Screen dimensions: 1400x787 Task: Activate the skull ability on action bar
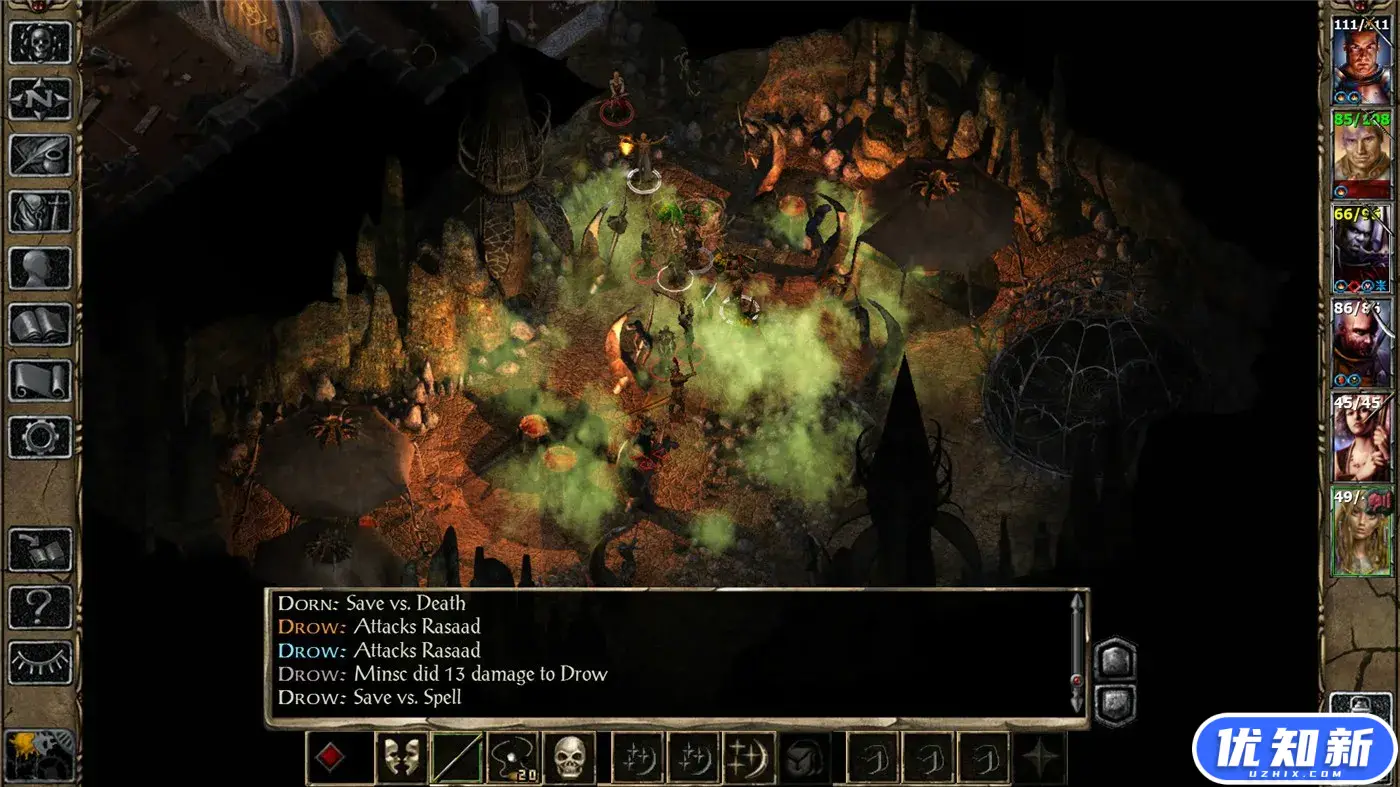[569, 757]
